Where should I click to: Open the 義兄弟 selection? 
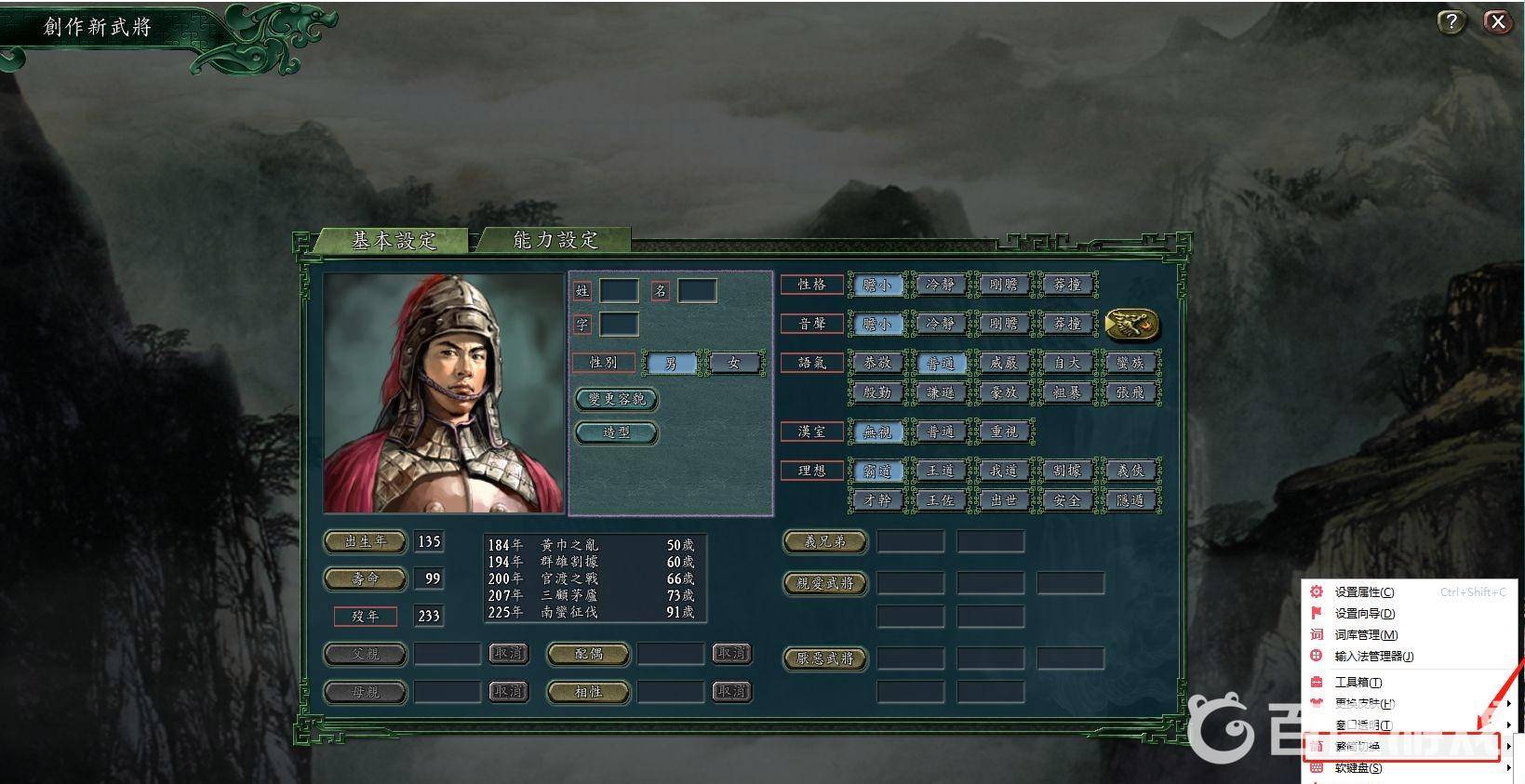point(824,541)
